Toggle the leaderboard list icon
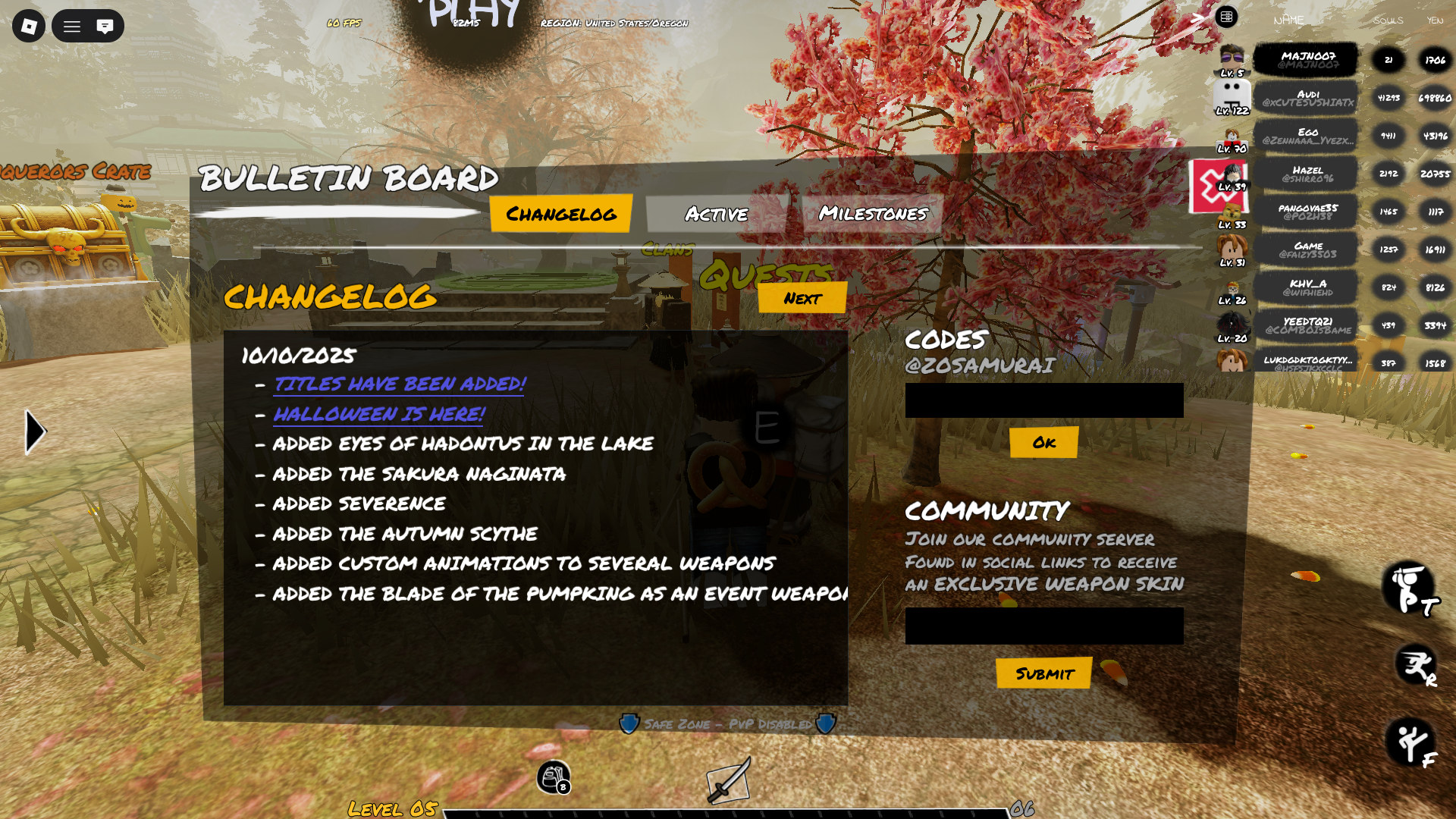This screenshot has width=1456, height=819. coord(1226,17)
